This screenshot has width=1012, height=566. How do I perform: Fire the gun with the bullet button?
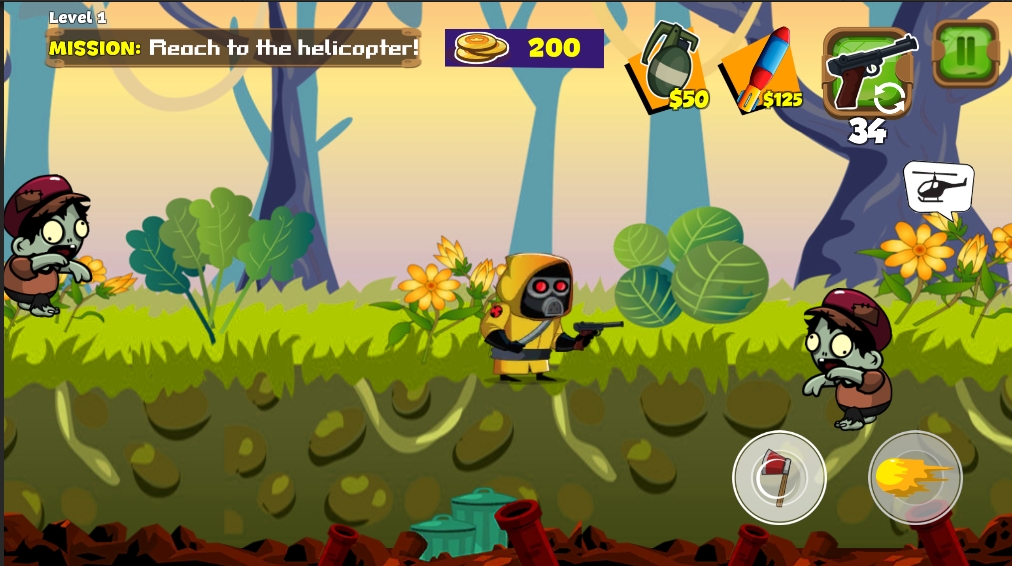915,477
